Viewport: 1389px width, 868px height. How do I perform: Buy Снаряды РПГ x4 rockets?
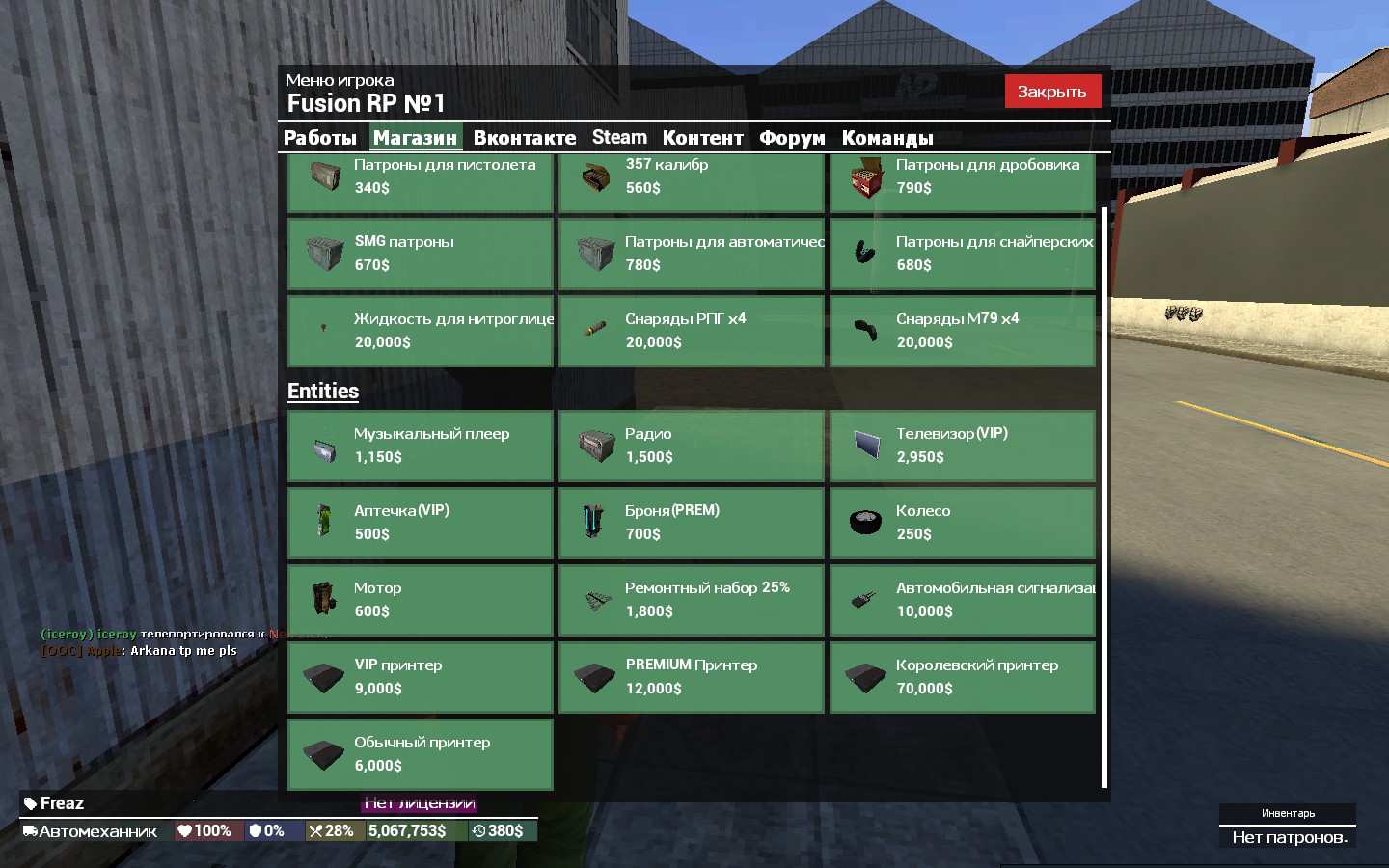point(692,331)
